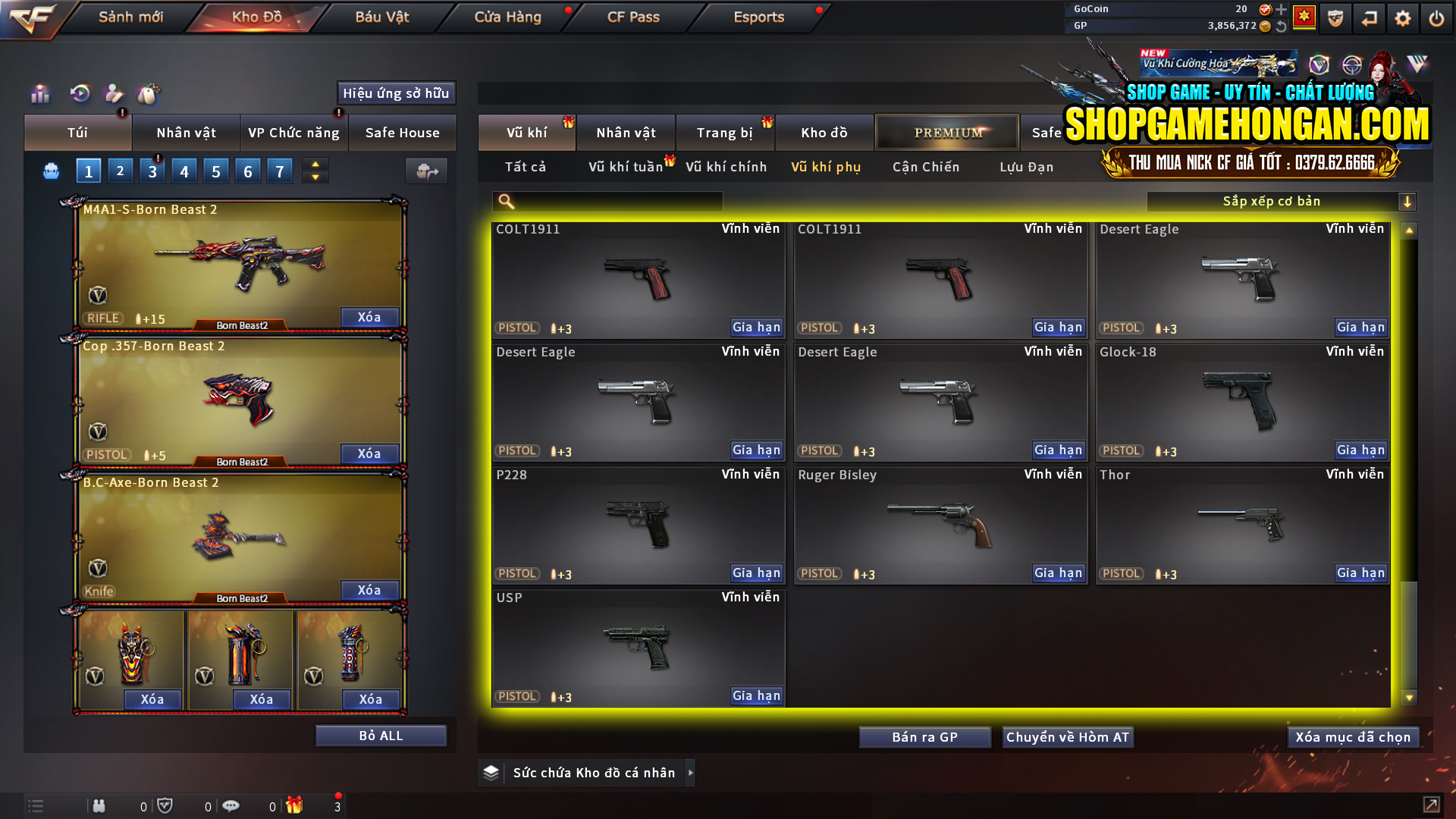Click the magnifier icon in weapon search bar

(x=504, y=201)
